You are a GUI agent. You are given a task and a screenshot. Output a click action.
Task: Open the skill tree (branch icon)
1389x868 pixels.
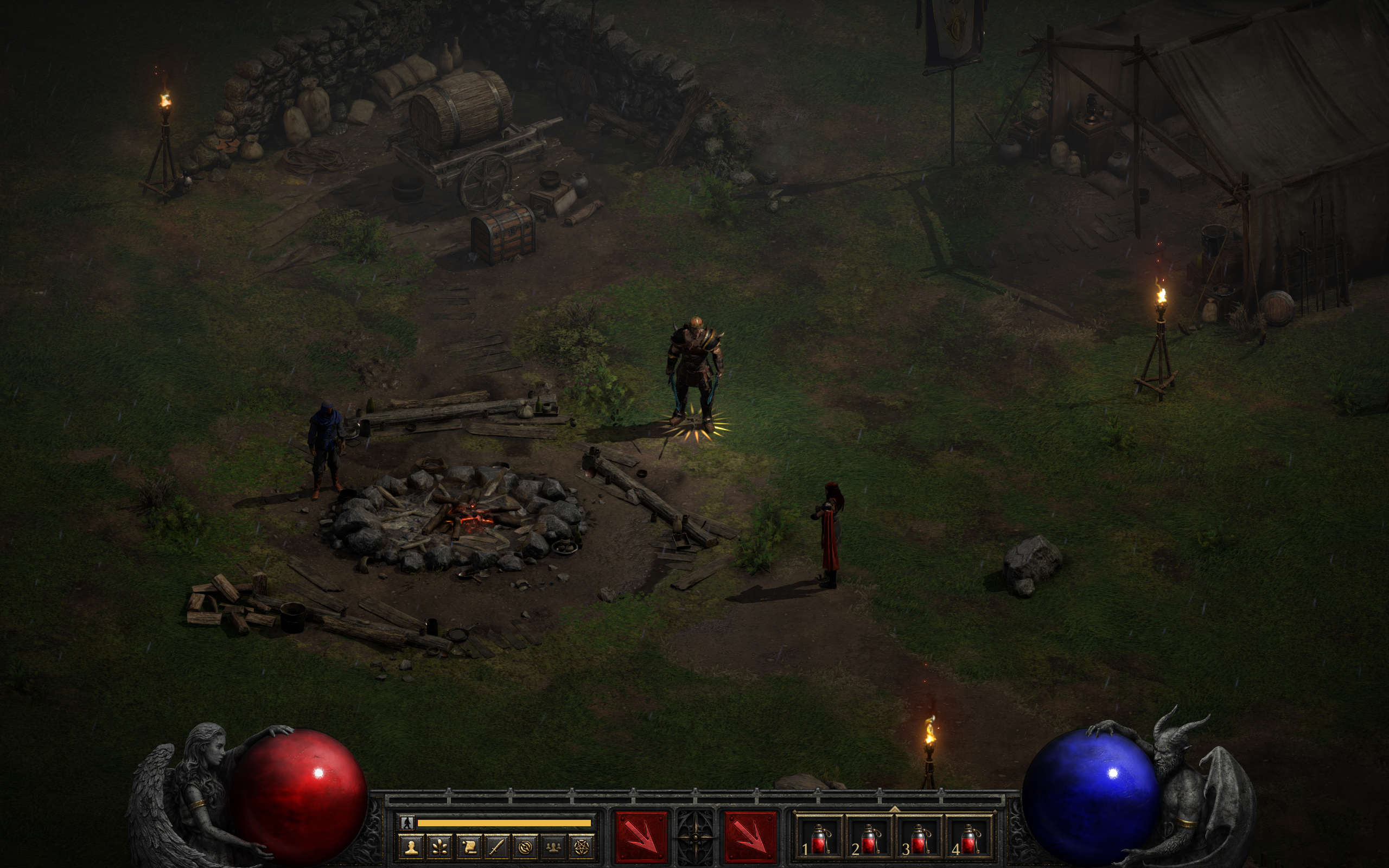coord(439,847)
